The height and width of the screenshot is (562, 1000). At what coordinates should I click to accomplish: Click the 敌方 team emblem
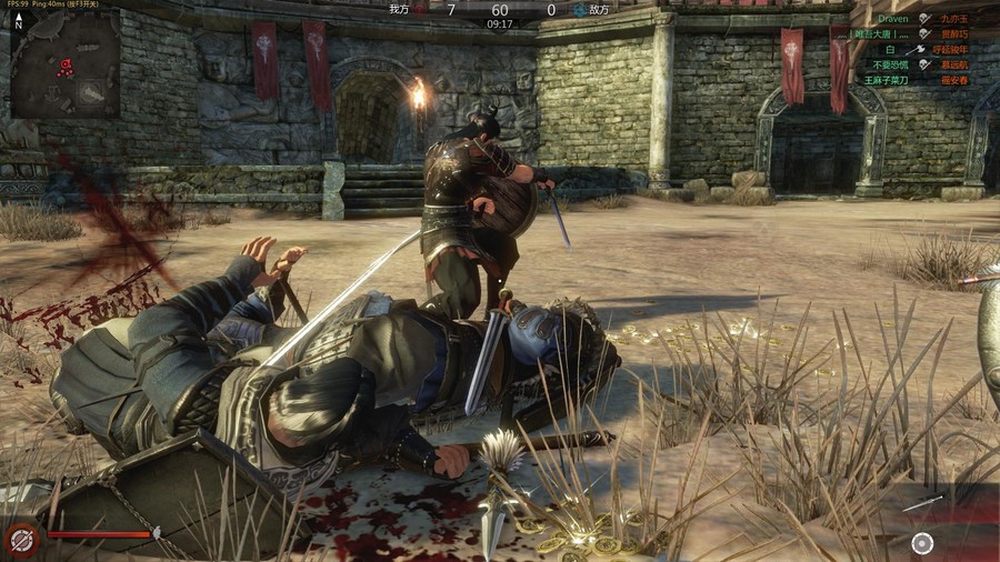580,9
